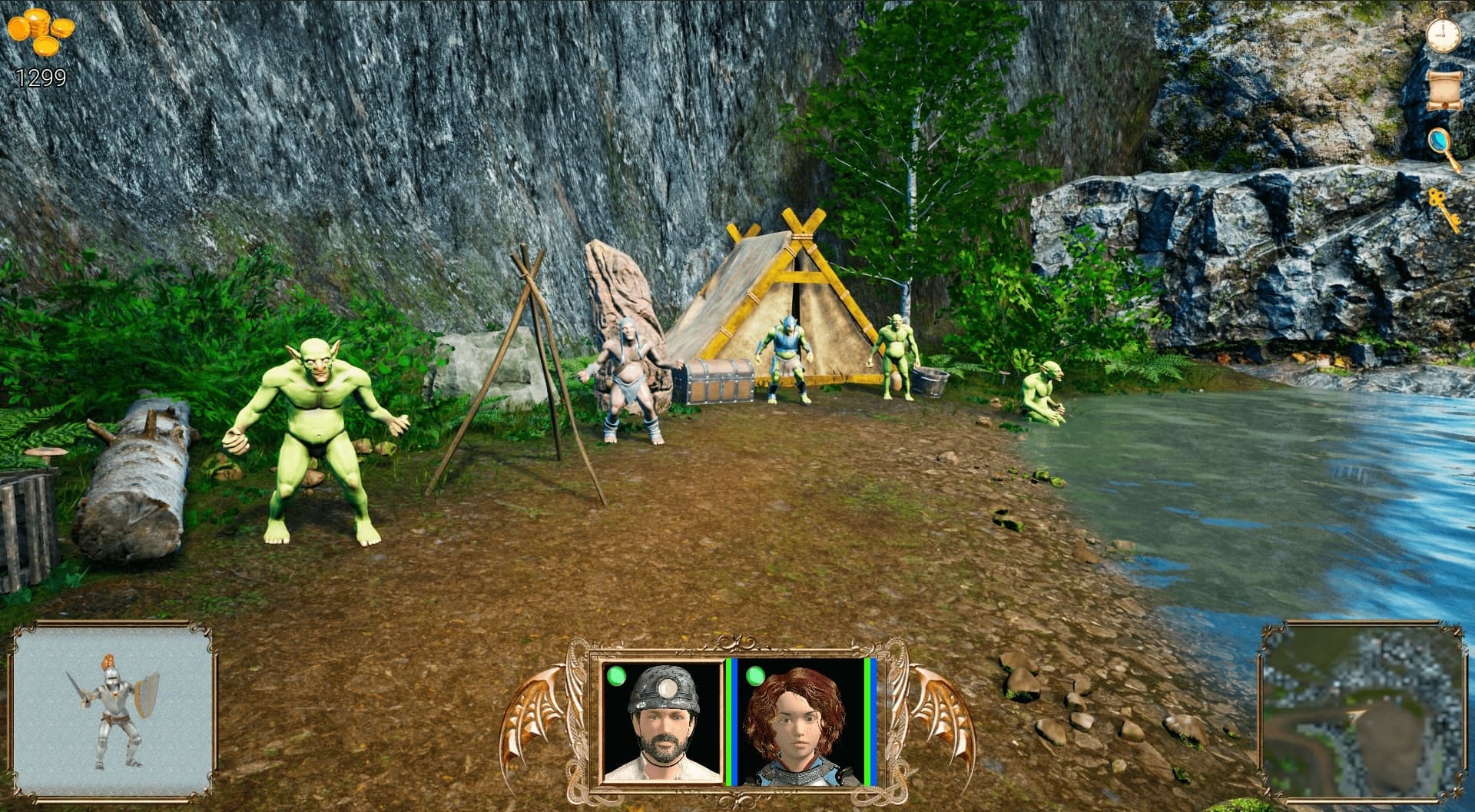The width and height of the screenshot is (1475, 812).
Task: Open the parchment scroll icon
Action: click(x=1442, y=91)
